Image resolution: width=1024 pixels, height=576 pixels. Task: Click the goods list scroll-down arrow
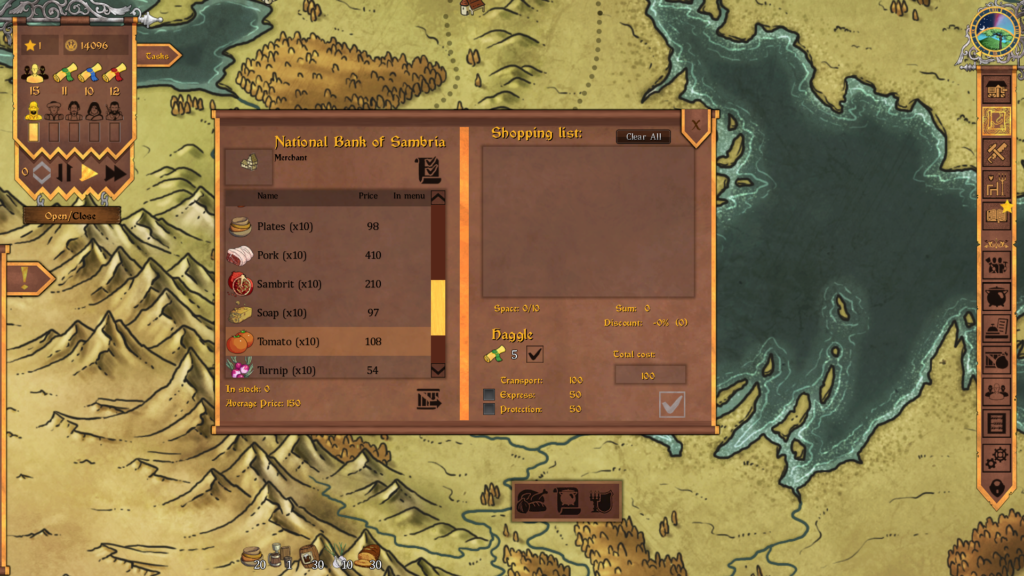(x=437, y=370)
